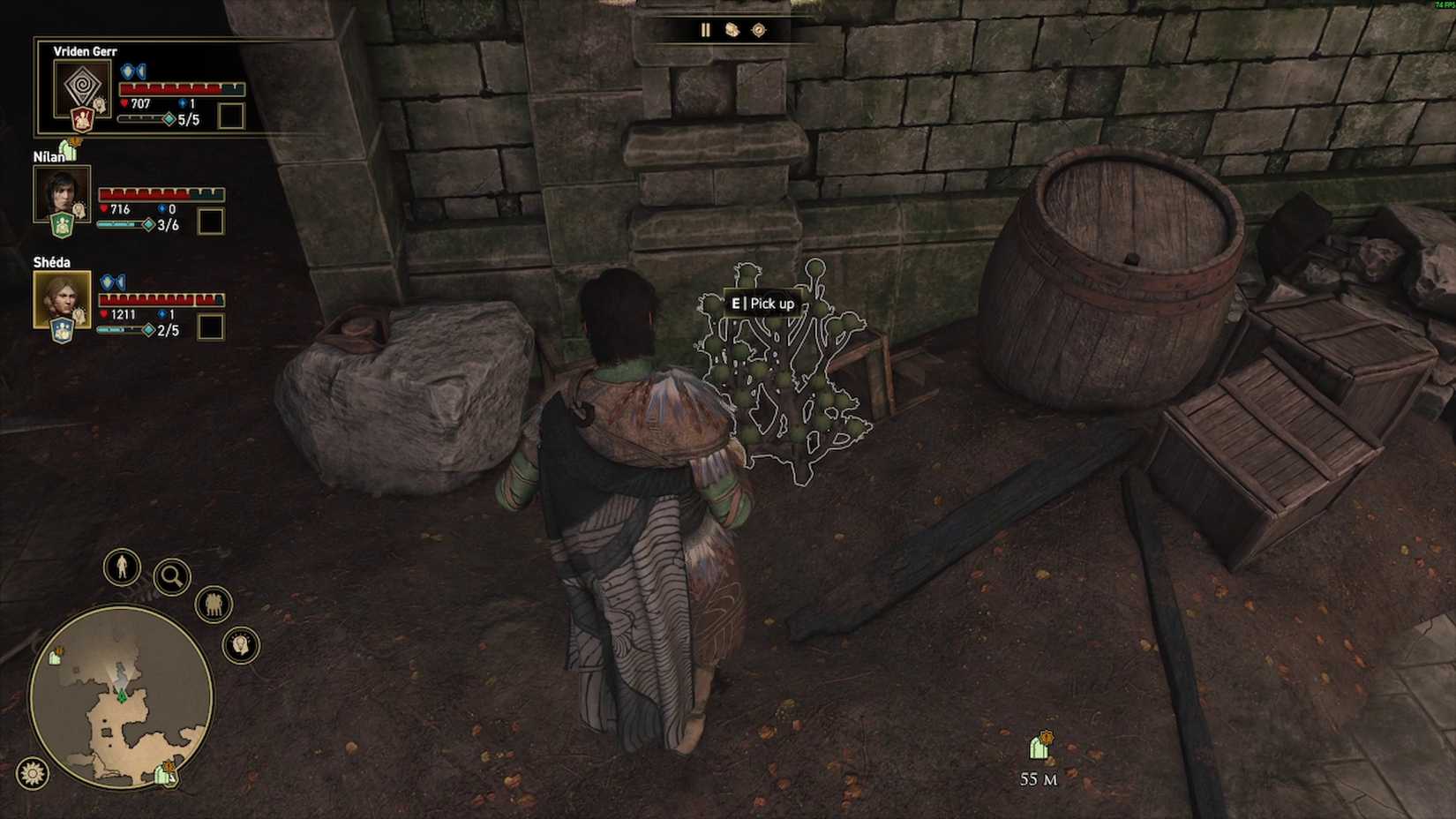Select the party formation icon beside the minimap
The image size is (1456, 819).
point(213,605)
